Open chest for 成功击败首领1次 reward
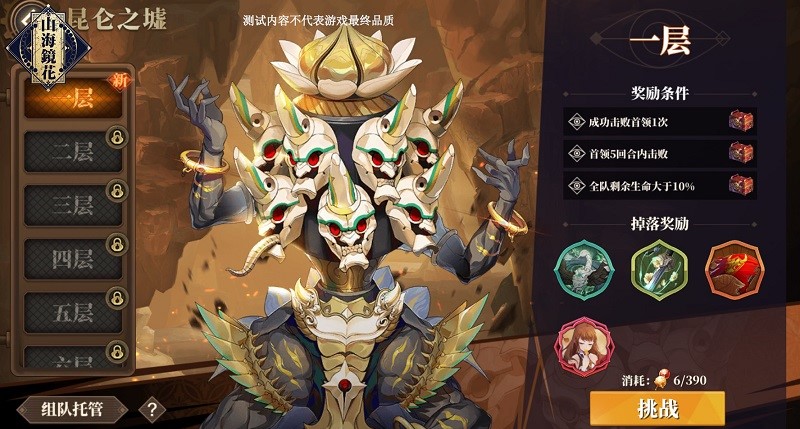Viewport: 800px width, 429px height. pos(740,121)
